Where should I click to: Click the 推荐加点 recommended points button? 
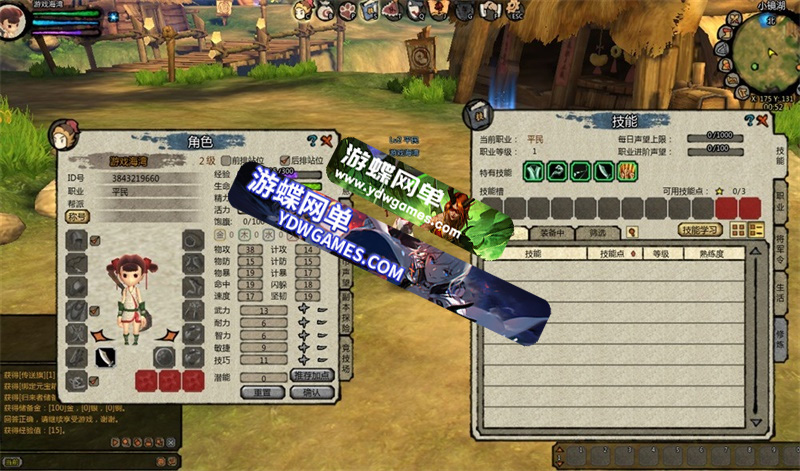point(311,375)
